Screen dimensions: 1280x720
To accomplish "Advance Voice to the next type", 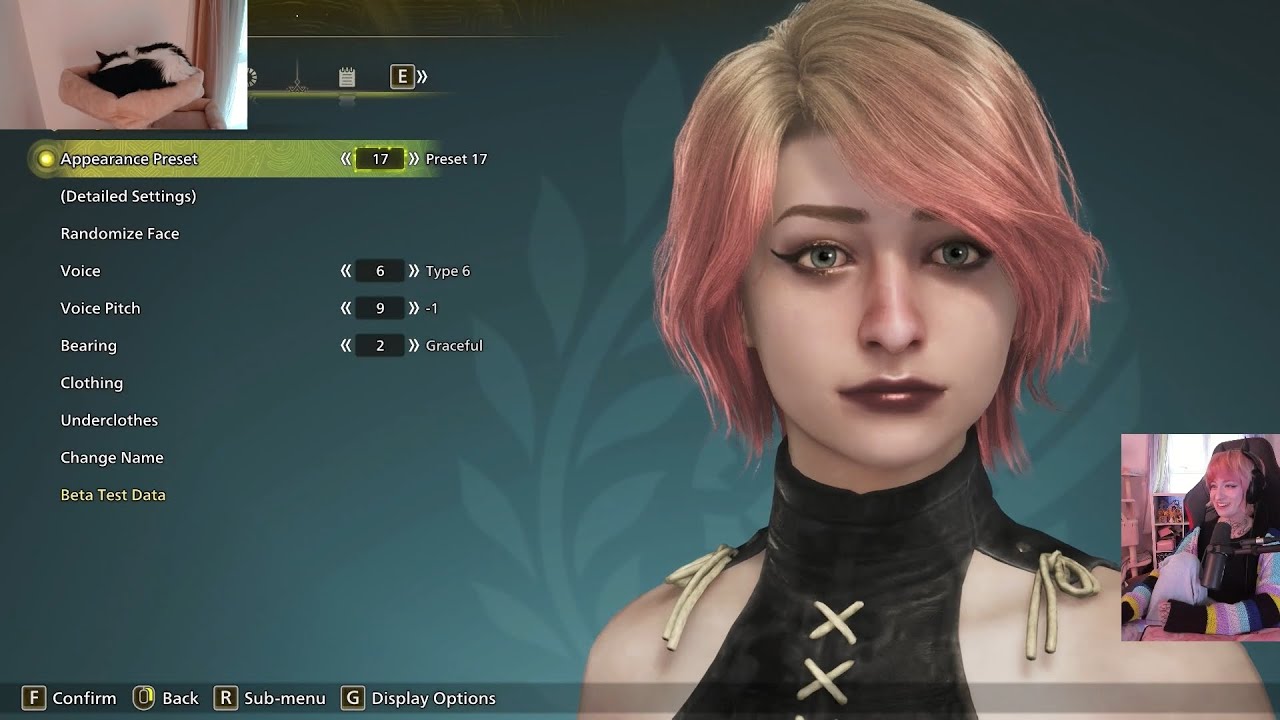I will coord(414,271).
